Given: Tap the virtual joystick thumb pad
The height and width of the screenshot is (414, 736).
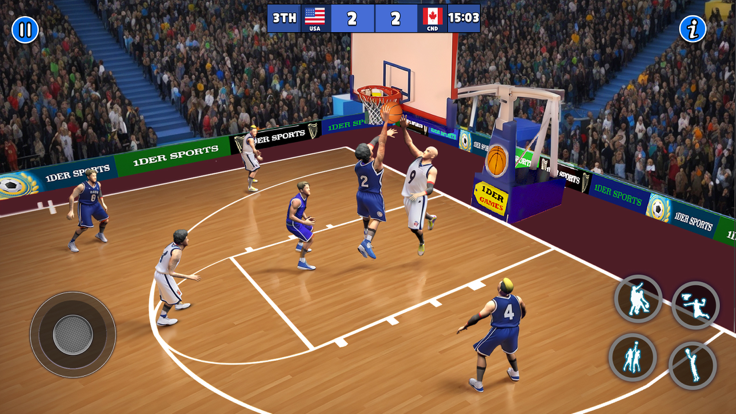Looking at the screenshot, I should (x=72, y=335).
